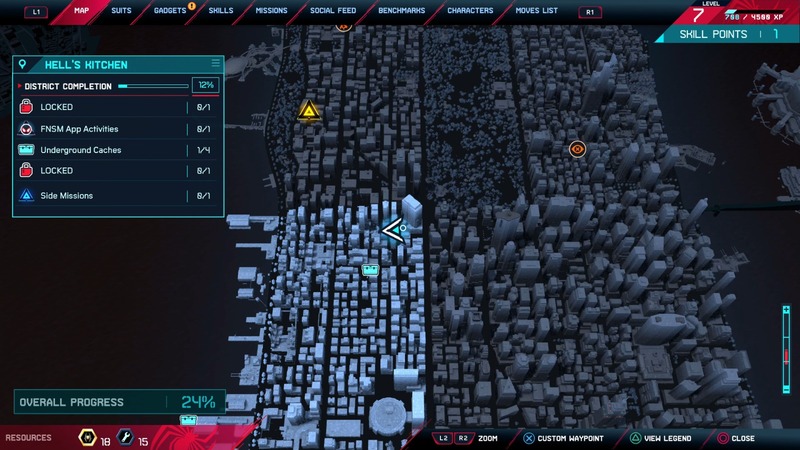
Task: Open the Gadgets tab
Action: coord(169,11)
